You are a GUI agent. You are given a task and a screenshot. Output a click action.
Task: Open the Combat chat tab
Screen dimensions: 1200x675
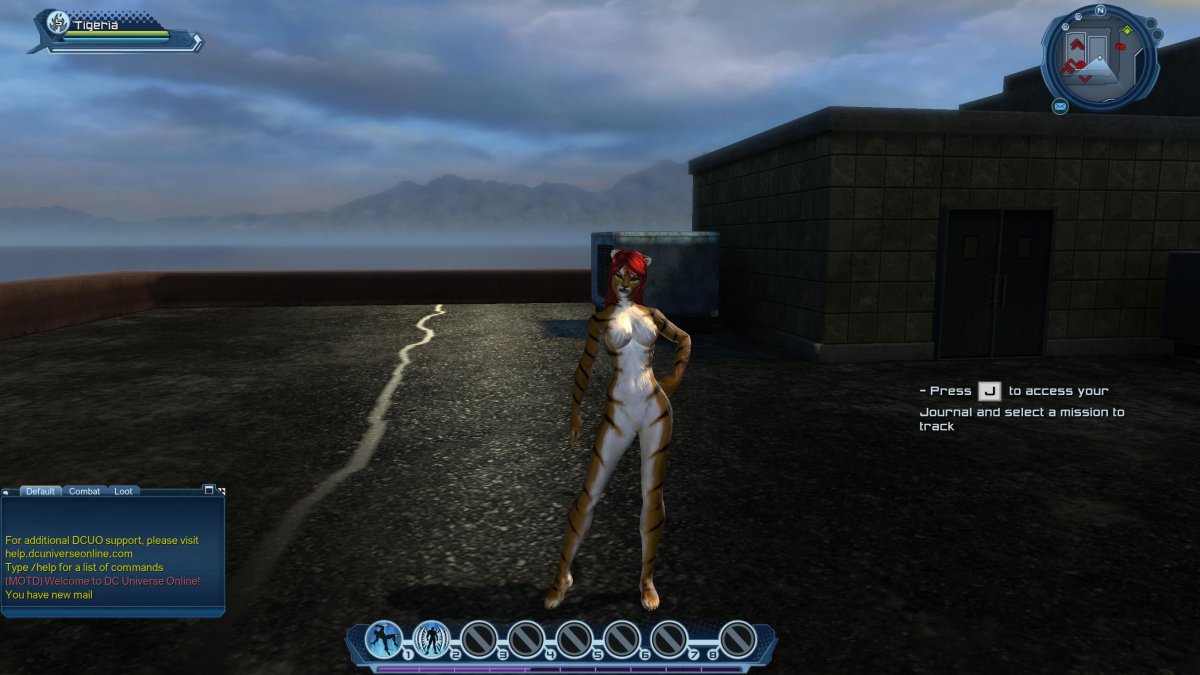click(84, 491)
